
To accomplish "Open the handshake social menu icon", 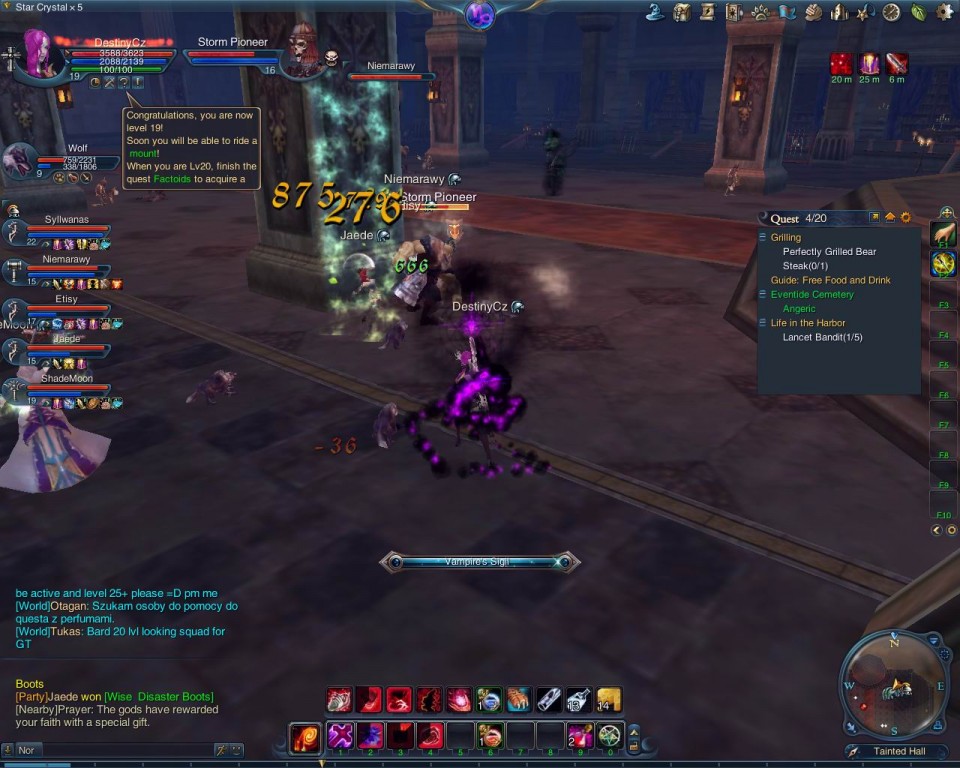I will [812, 12].
